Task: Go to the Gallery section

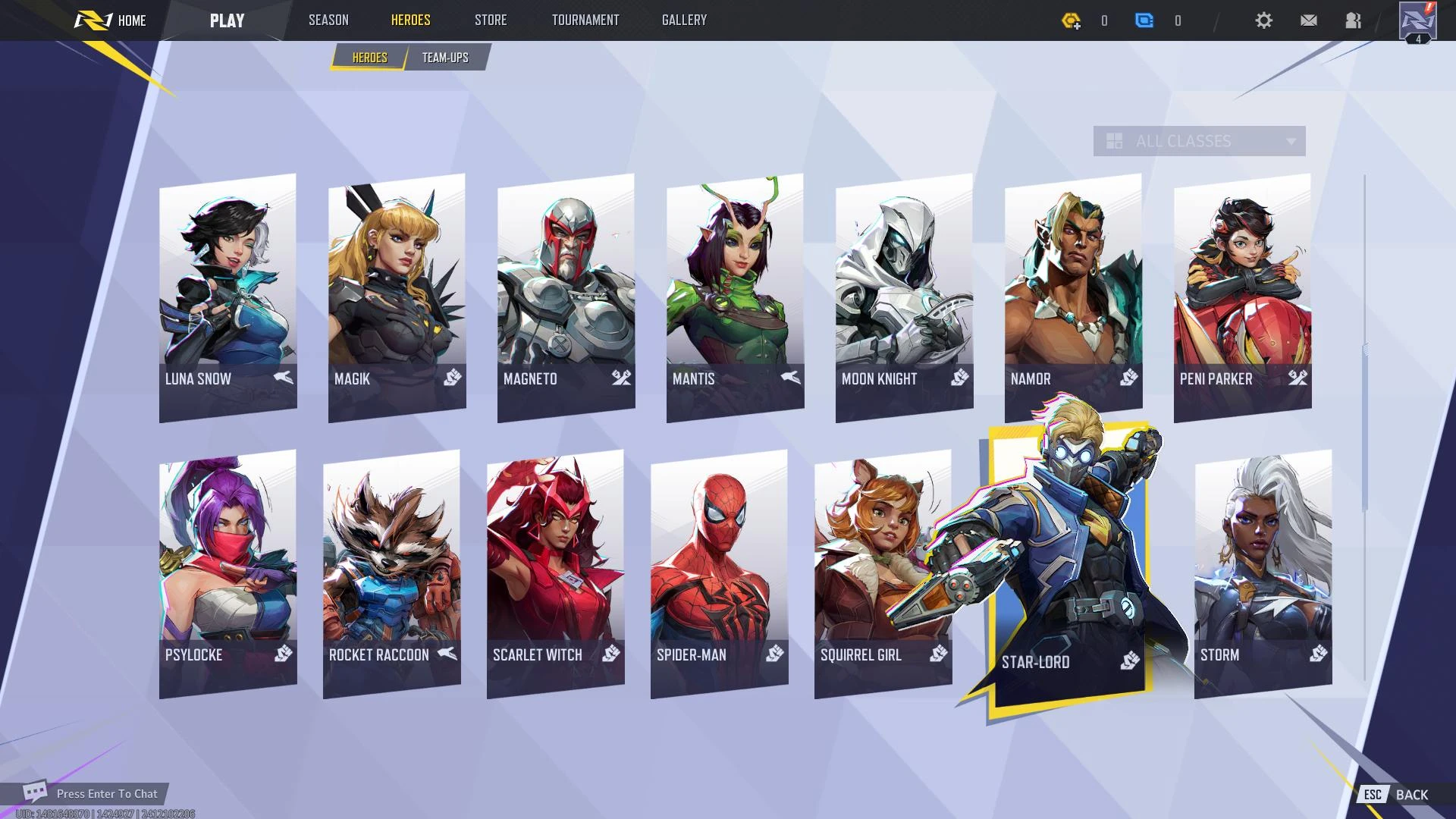Action: click(x=683, y=20)
